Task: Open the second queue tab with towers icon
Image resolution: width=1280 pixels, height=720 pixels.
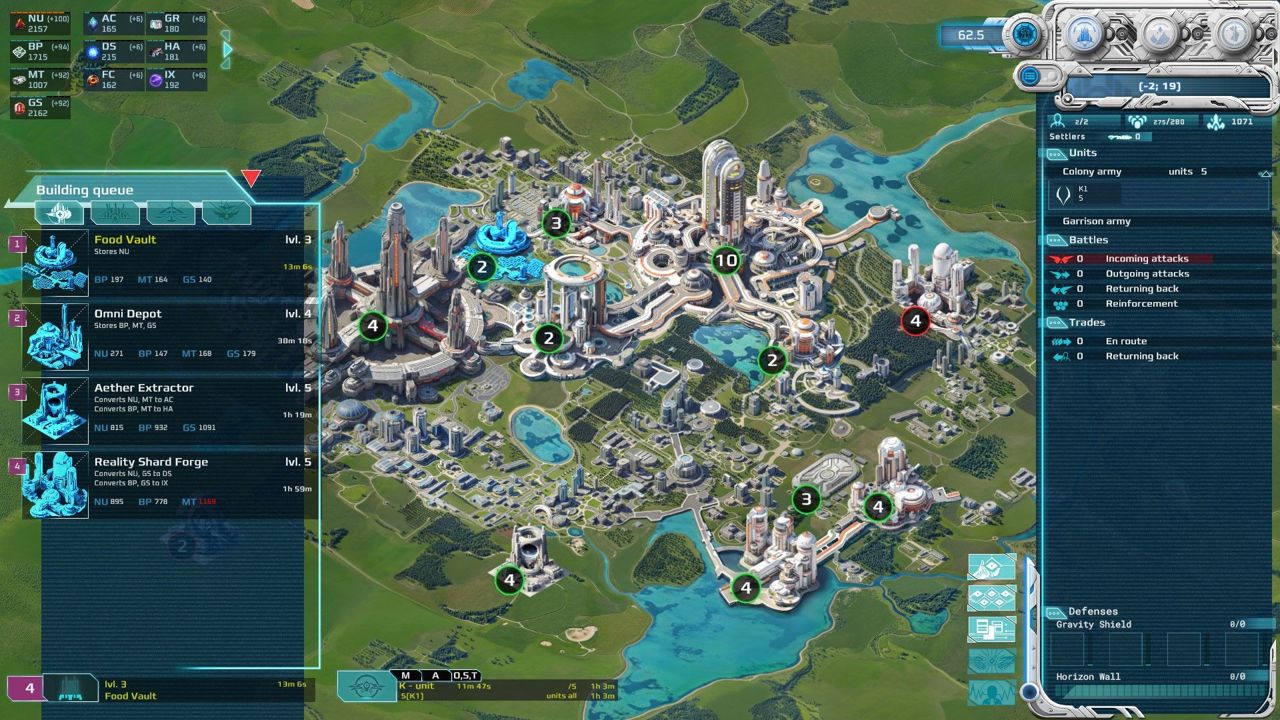Action: coord(115,212)
